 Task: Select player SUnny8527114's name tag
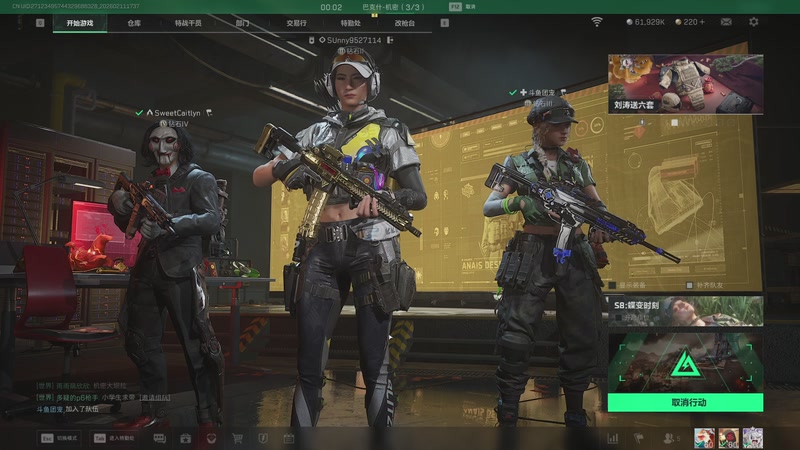[354, 40]
